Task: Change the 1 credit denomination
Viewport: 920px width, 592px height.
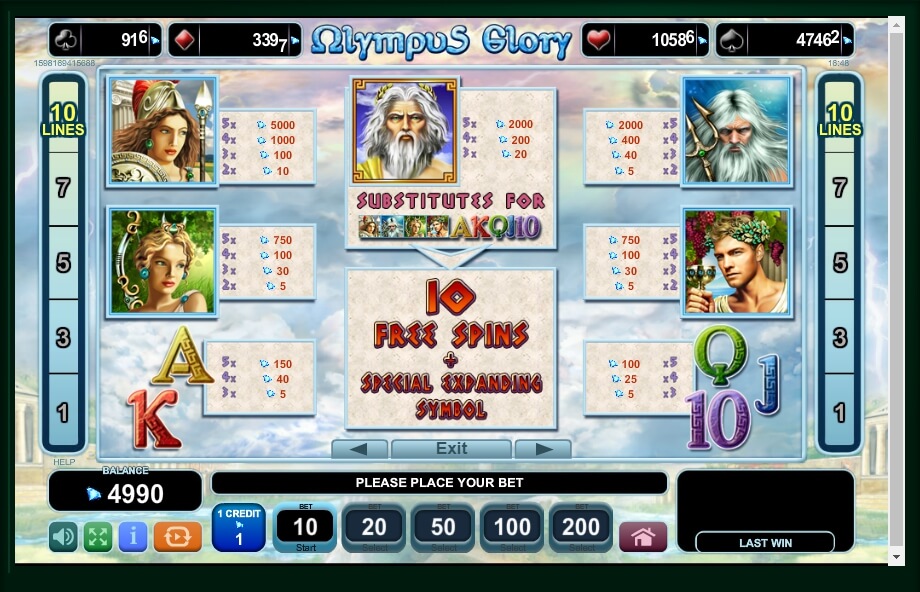Action: [238, 528]
